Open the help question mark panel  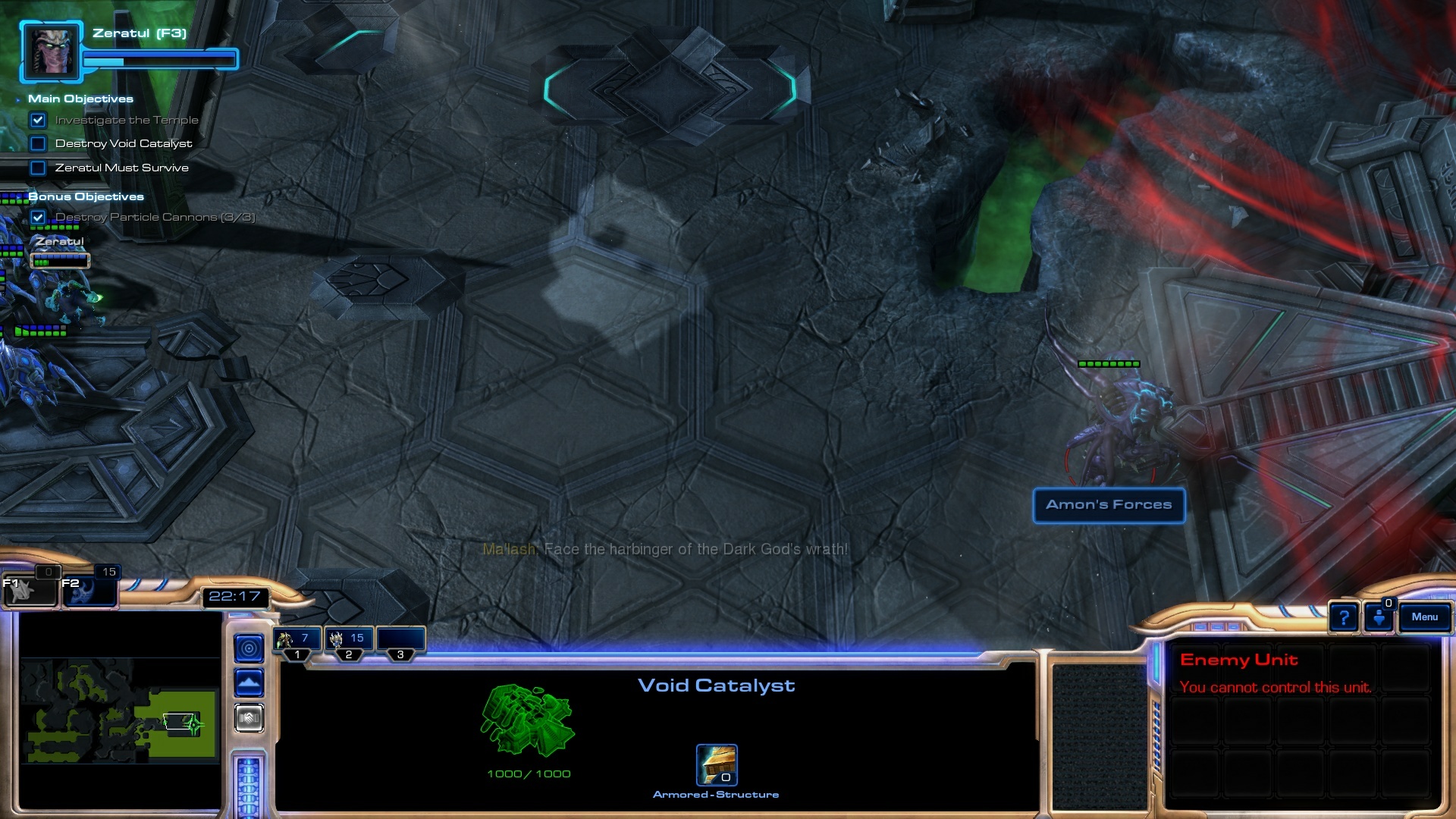(x=1344, y=617)
